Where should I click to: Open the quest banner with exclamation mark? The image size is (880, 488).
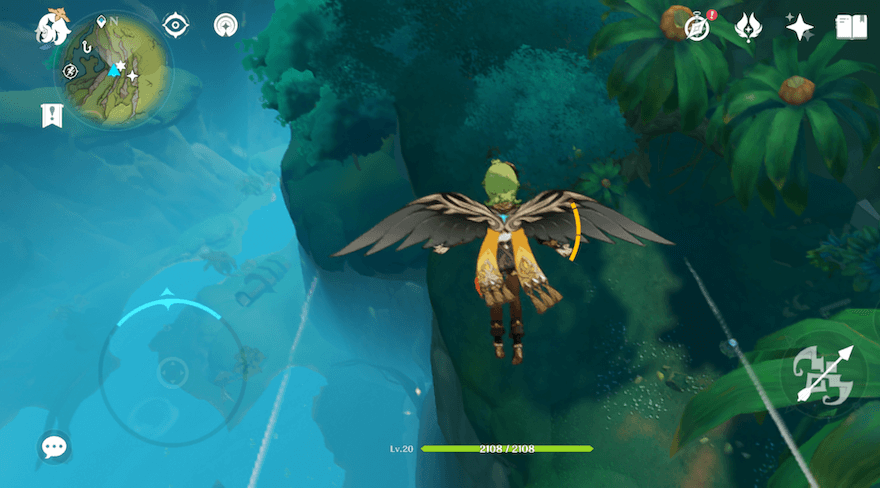(52, 115)
